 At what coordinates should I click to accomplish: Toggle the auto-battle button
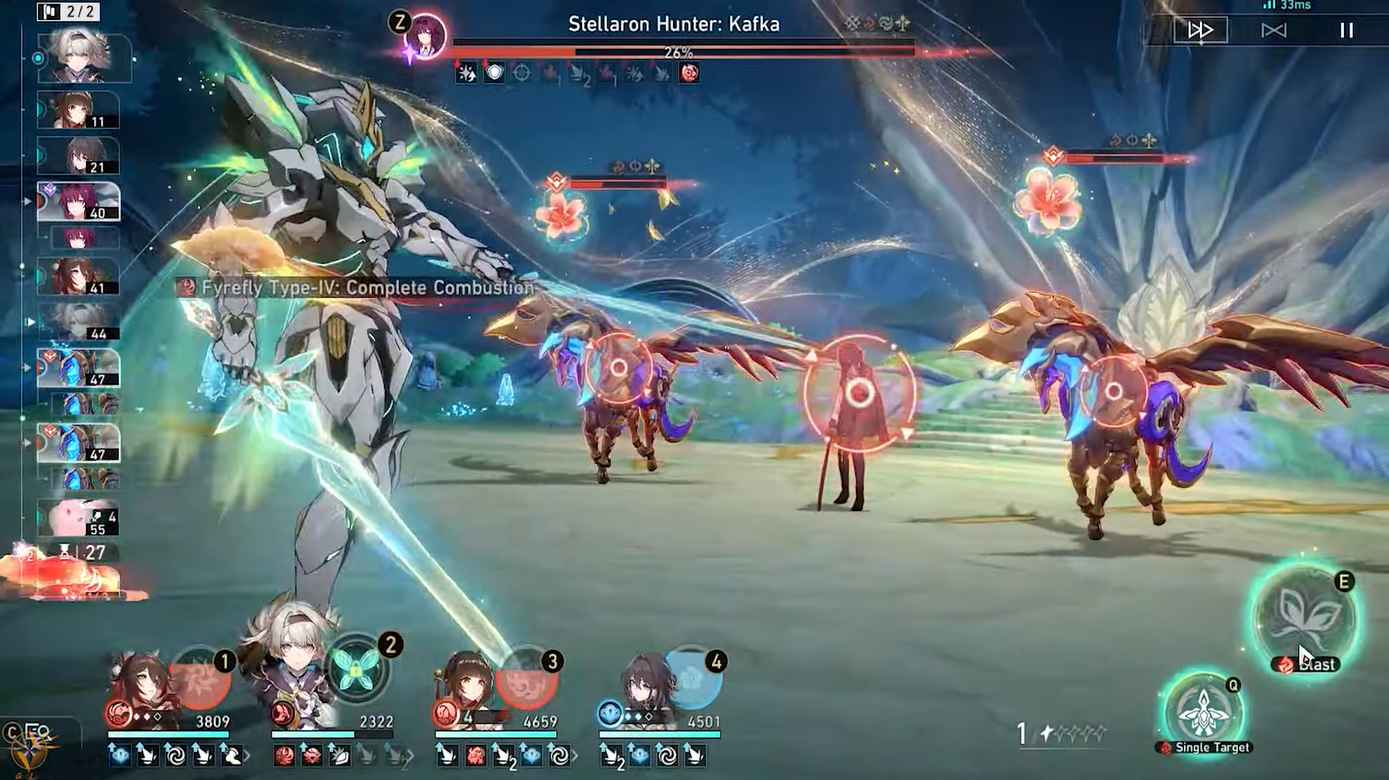click(x=1273, y=31)
